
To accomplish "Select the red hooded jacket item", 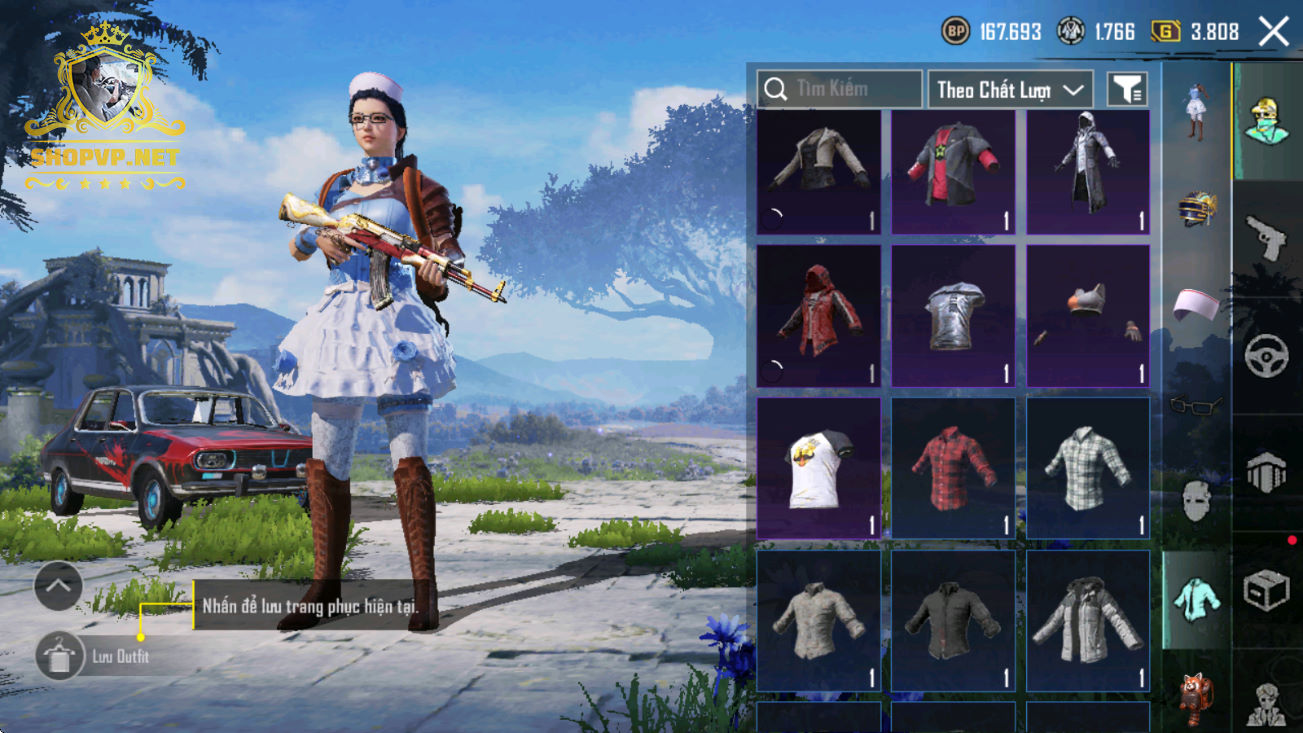I will click(x=819, y=316).
